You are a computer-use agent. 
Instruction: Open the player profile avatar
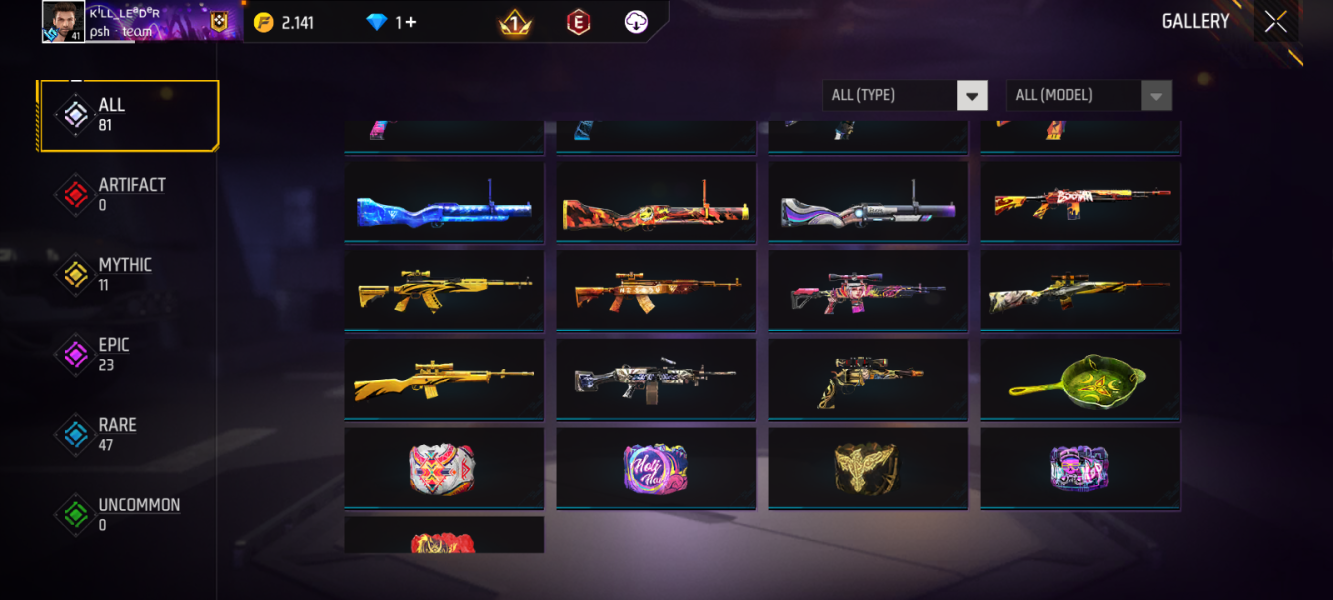point(63,22)
